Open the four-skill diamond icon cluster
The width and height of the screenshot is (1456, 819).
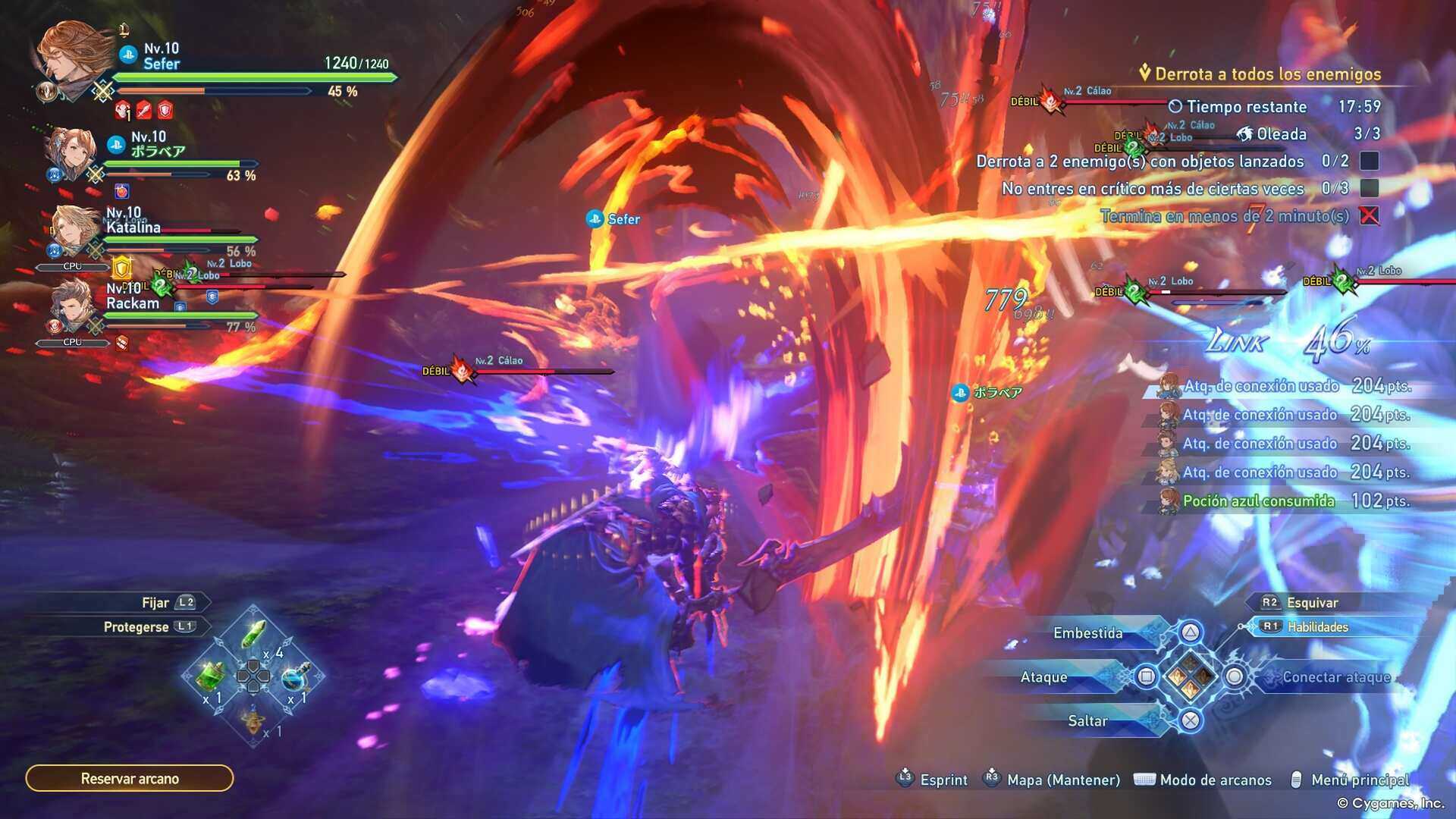1190,676
